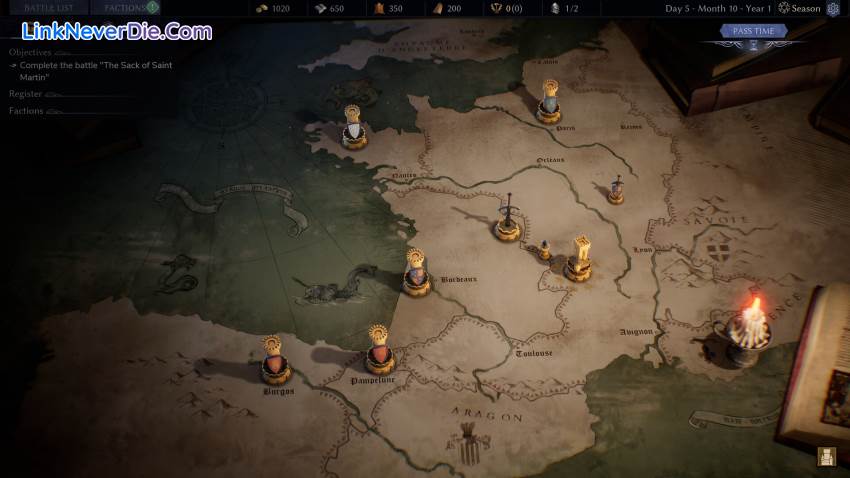Pick the shield marker at Burgos

click(x=274, y=361)
